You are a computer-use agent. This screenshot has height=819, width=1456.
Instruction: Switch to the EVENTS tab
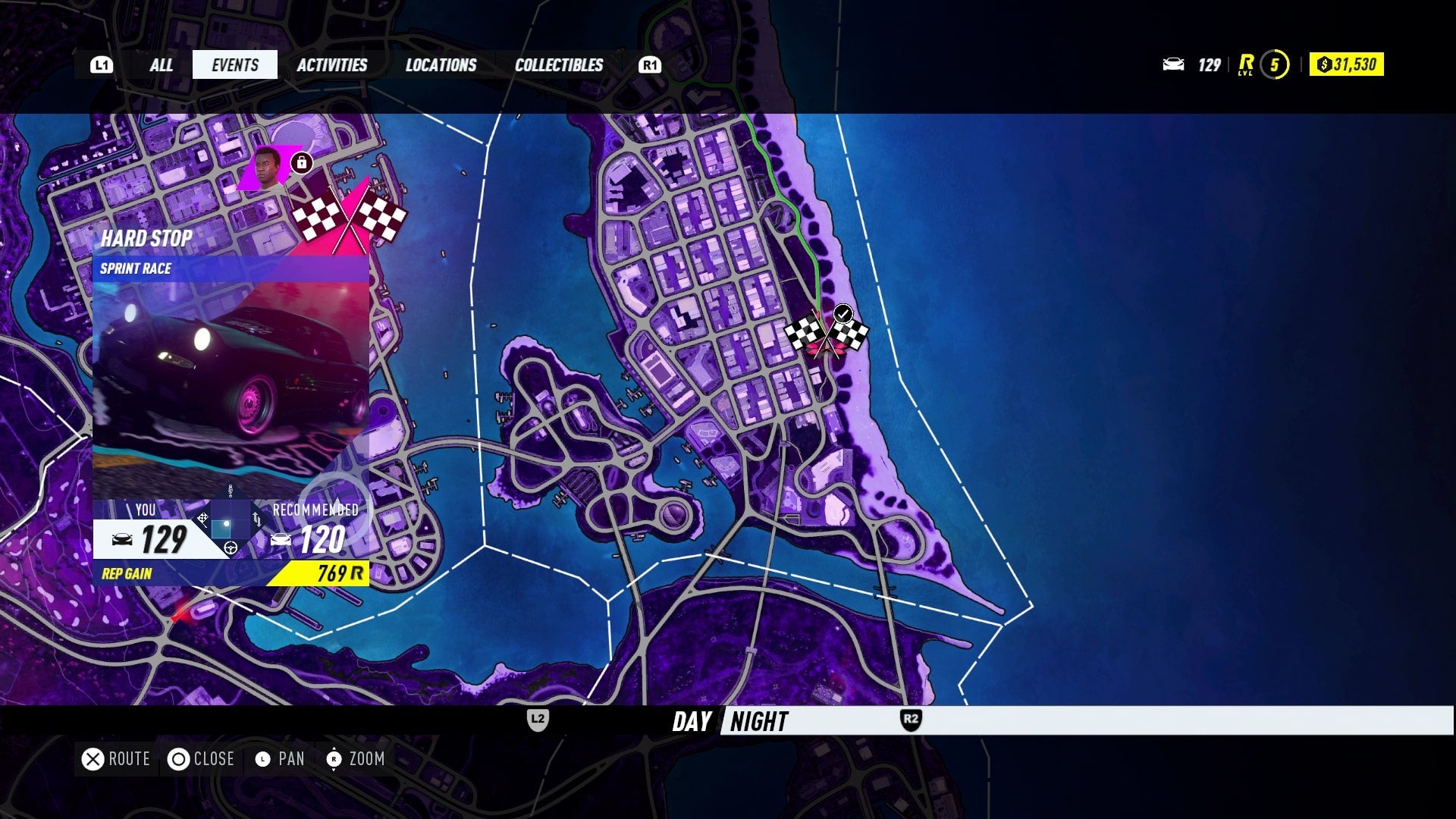tap(234, 64)
